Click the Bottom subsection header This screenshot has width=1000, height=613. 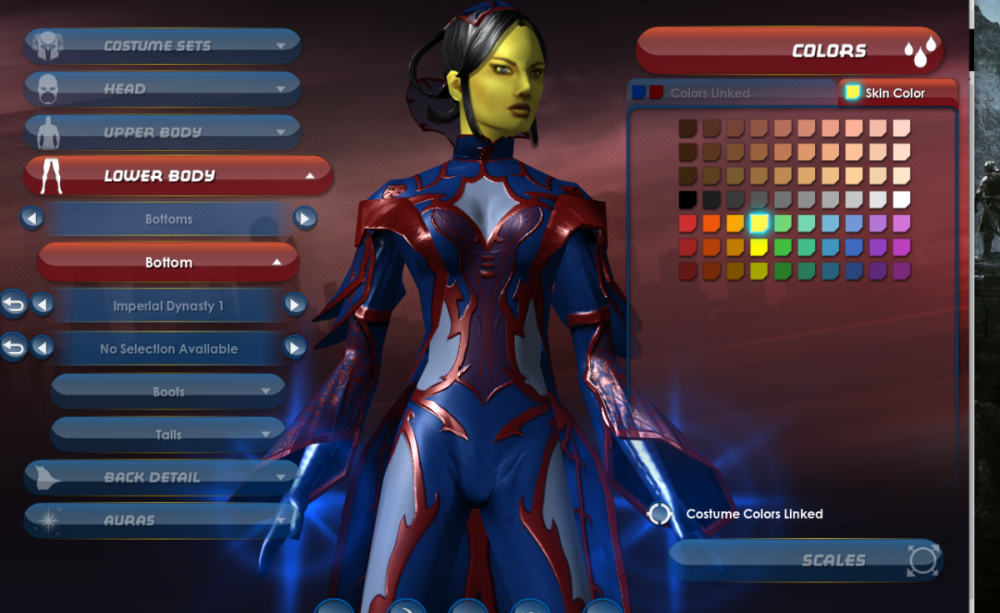tap(168, 262)
